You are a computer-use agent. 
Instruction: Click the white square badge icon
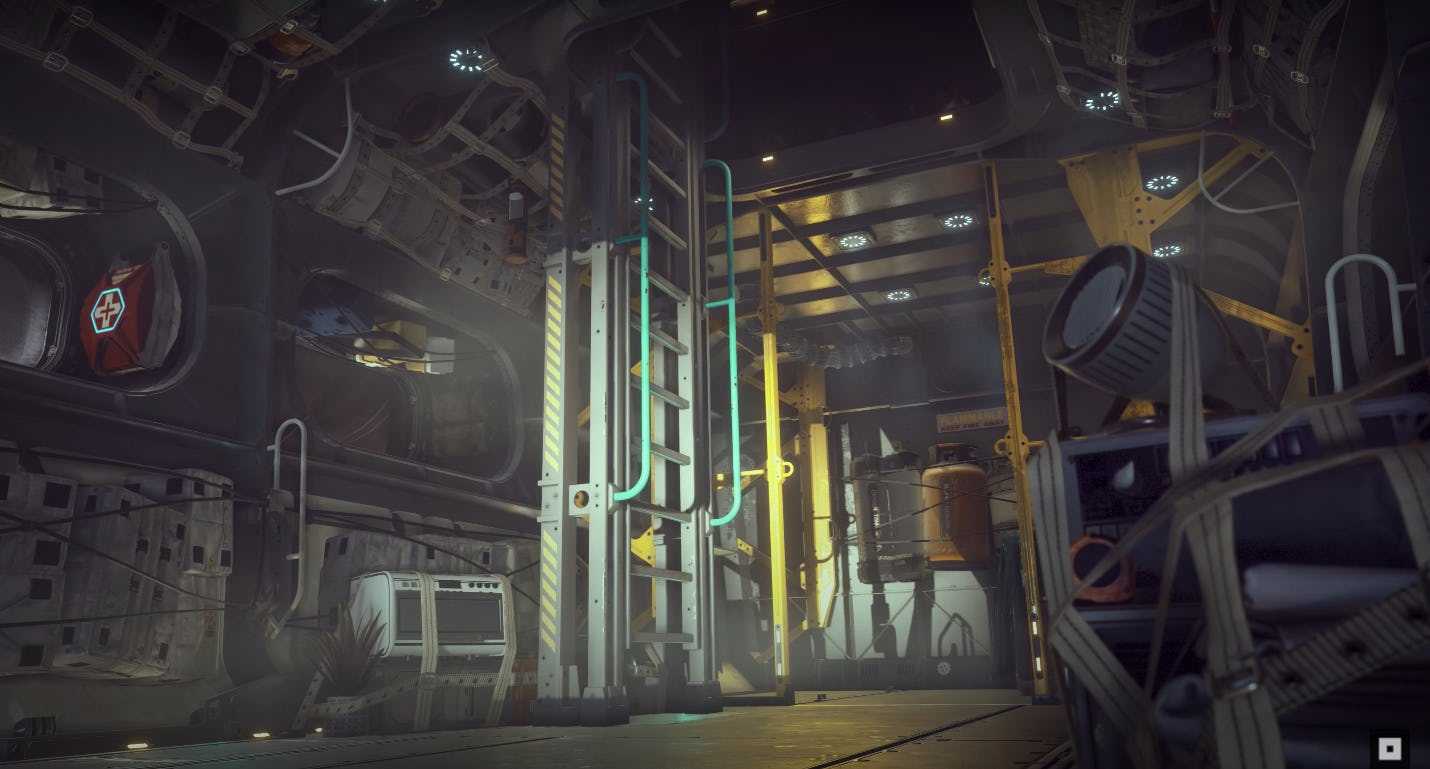[x=1389, y=748]
